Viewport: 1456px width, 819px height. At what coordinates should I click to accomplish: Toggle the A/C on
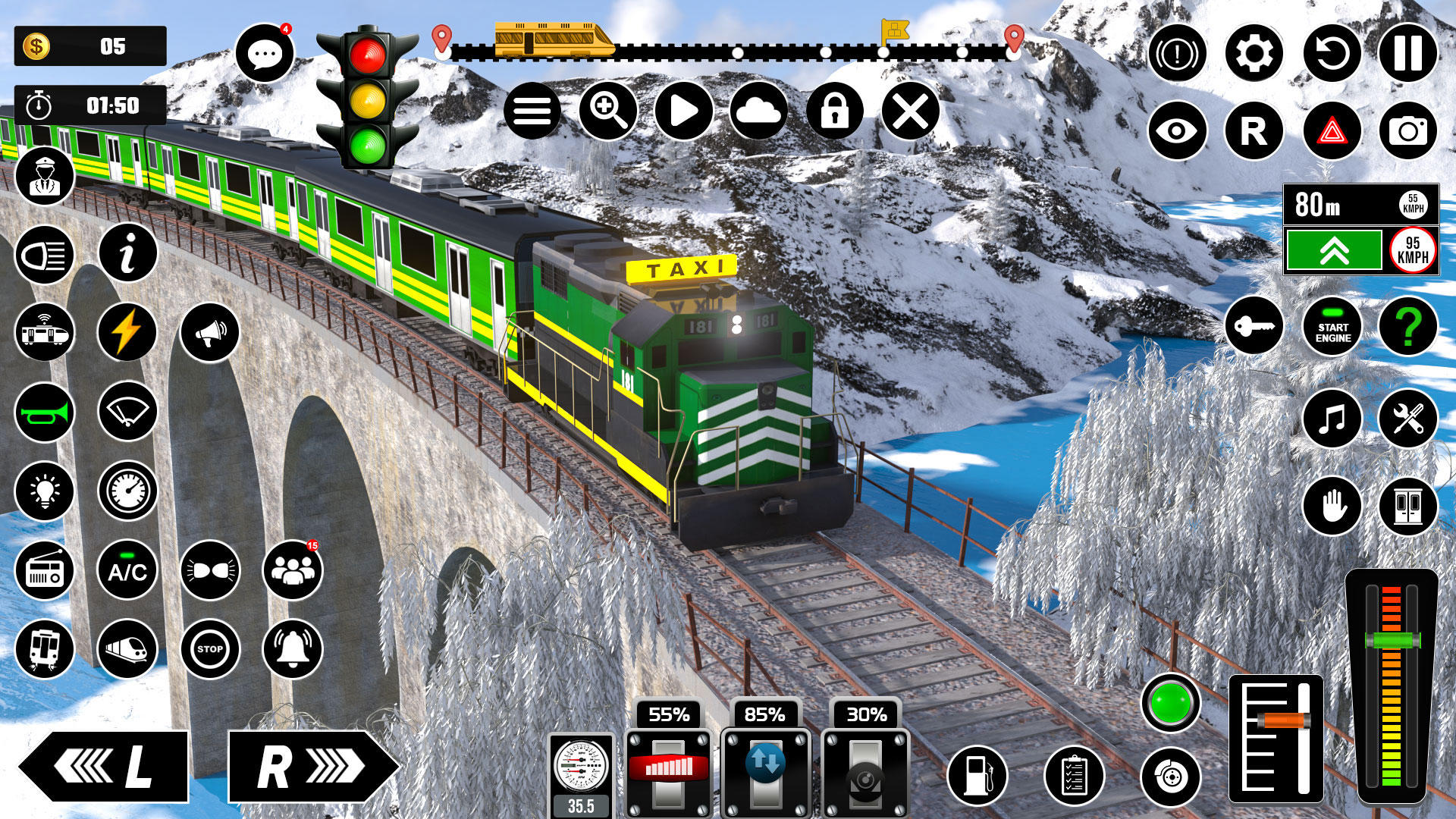click(x=127, y=570)
